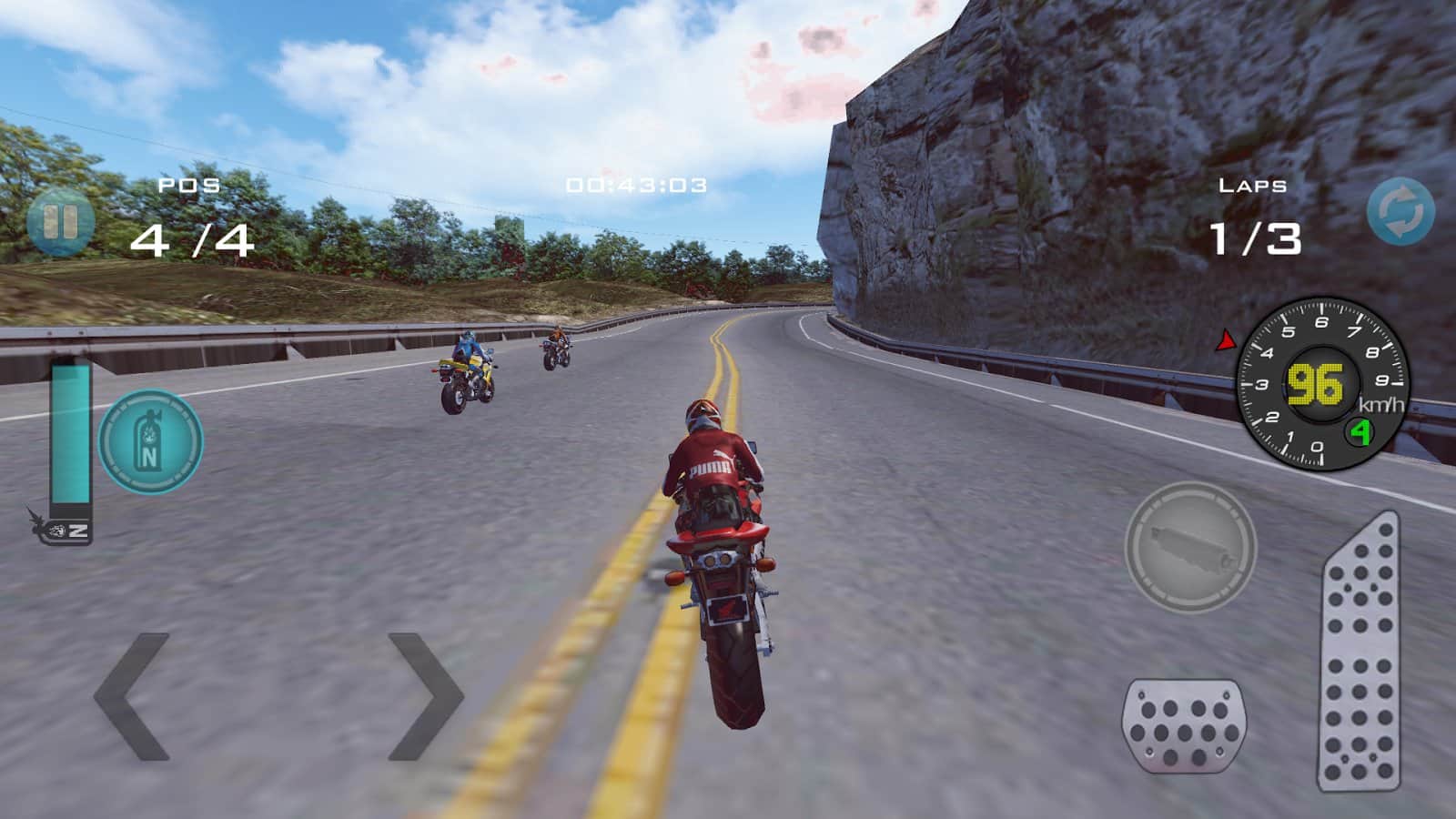Activate the nitro boost button
The width and height of the screenshot is (1456, 819).
tap(150, 443)
